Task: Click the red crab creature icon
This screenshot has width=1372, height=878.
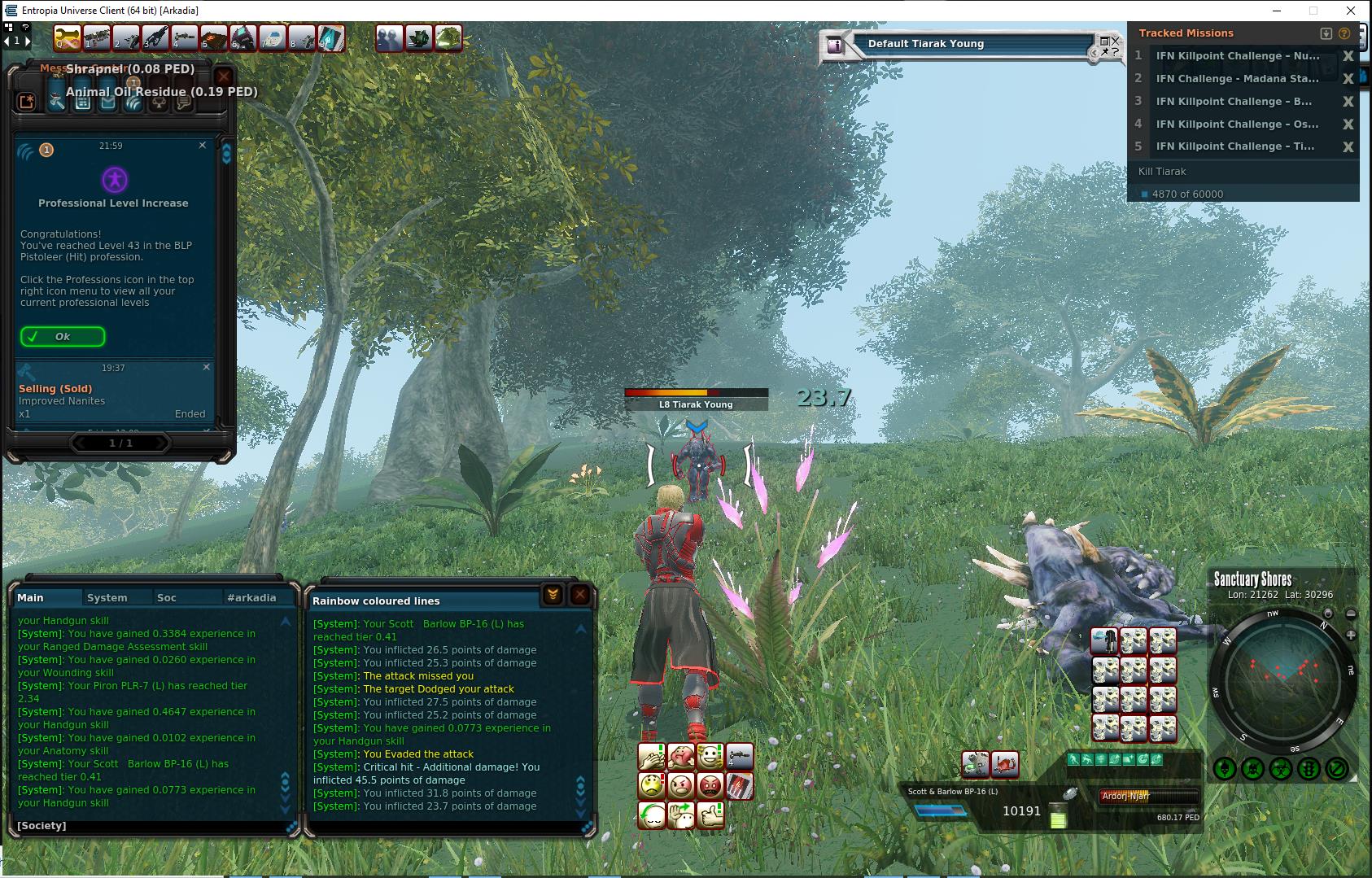Action: [1005, 764]
